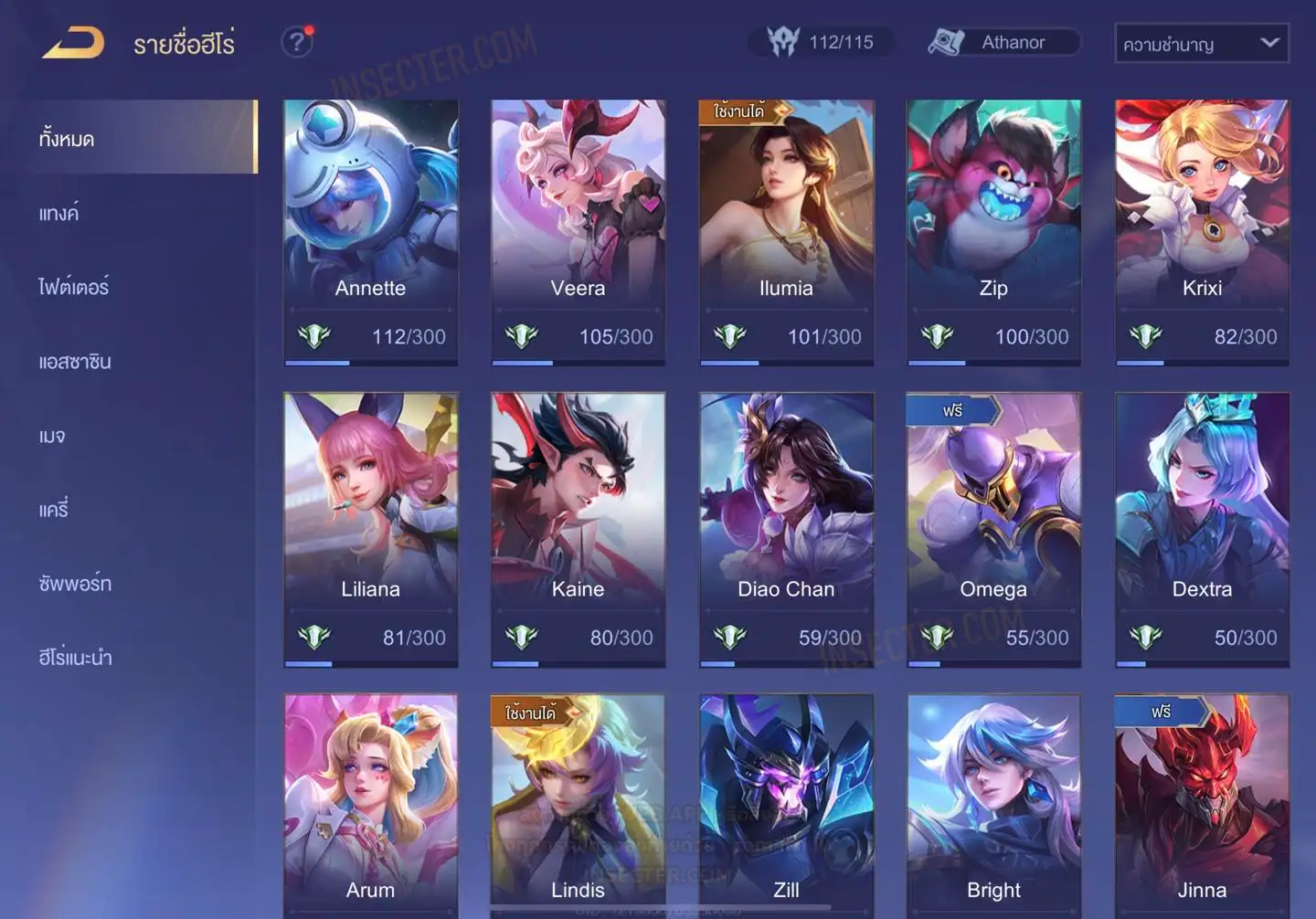Image resolution: width=1316 pixels, height=919 pixels.
Task: Show the แอสซาซิน hero category
Action: click(75, 362)
